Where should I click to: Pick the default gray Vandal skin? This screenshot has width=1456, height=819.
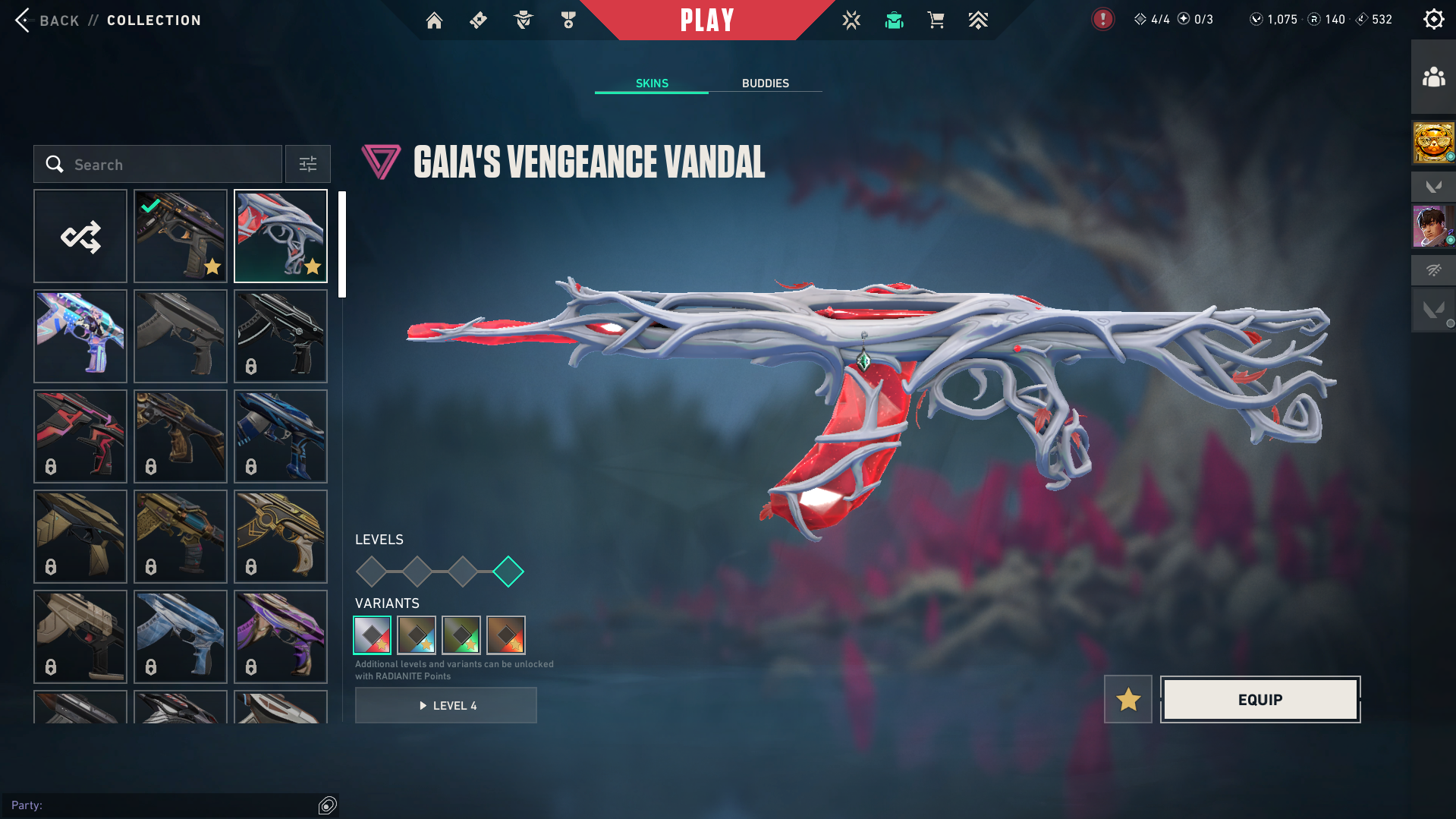coord(181,337)
